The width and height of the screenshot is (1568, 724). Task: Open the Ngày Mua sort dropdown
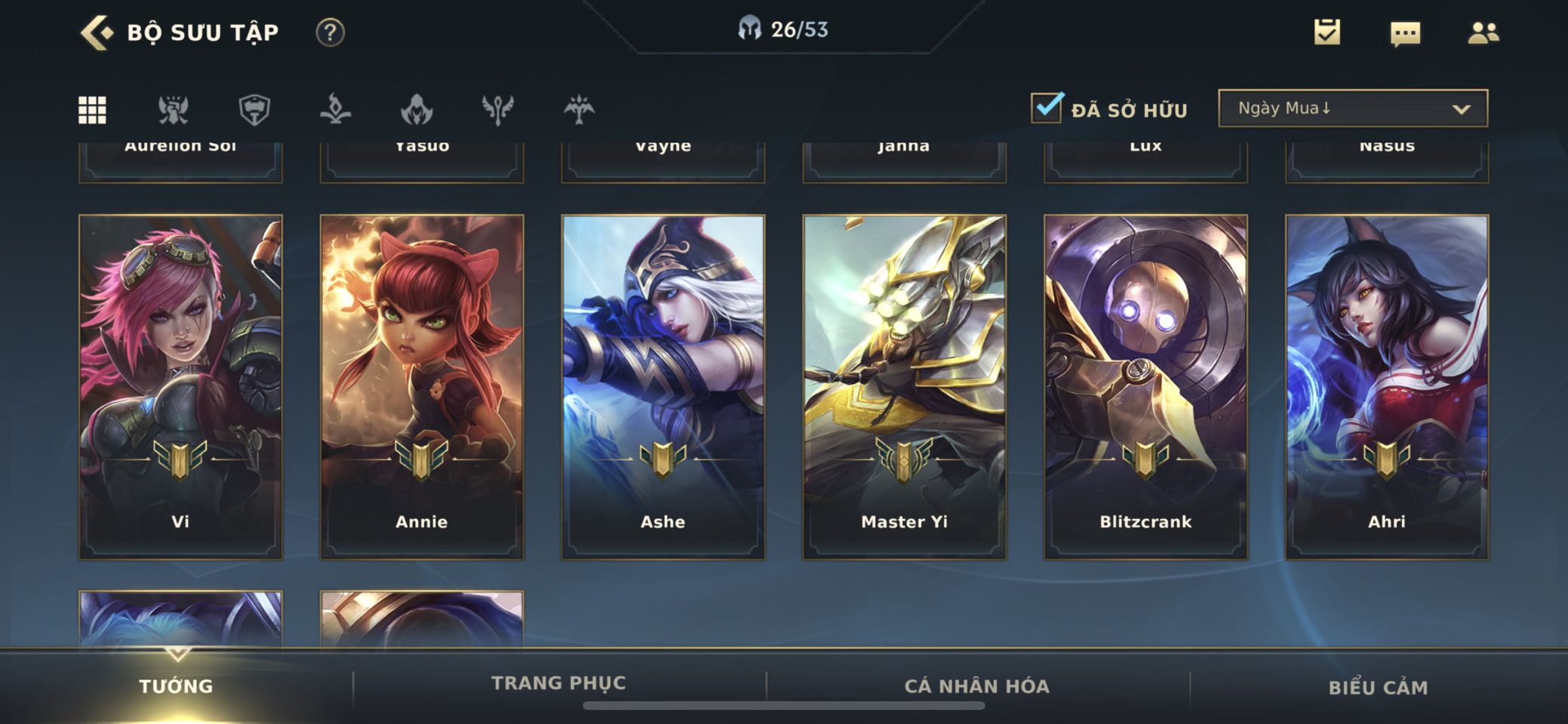pos(1352,109)
